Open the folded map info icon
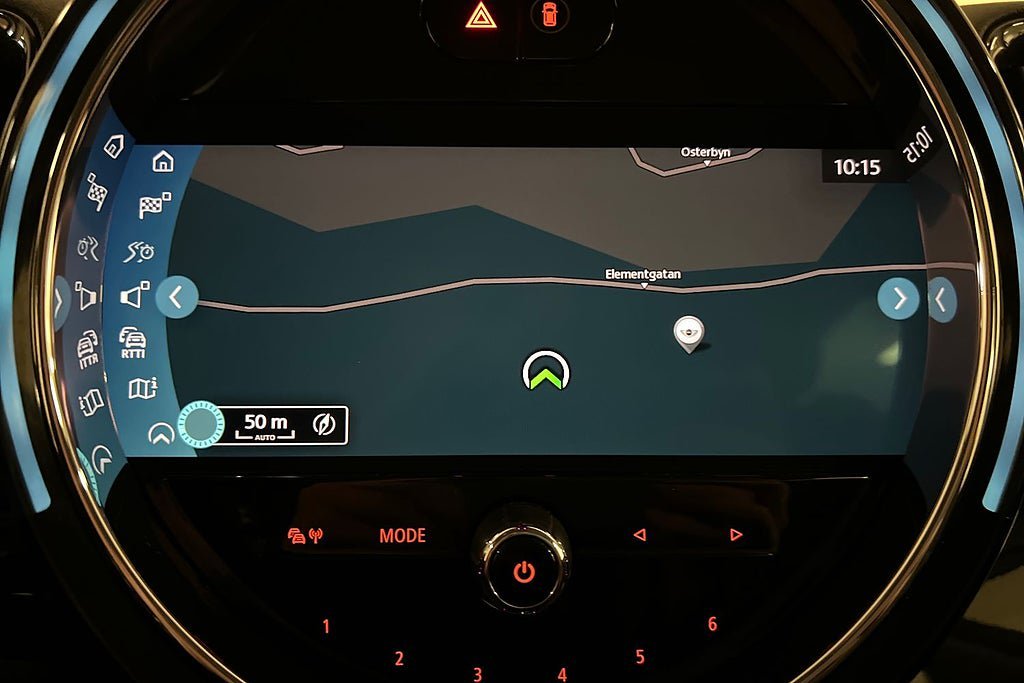This screenshot has width=1024, height=683. [x=143, y=388]
